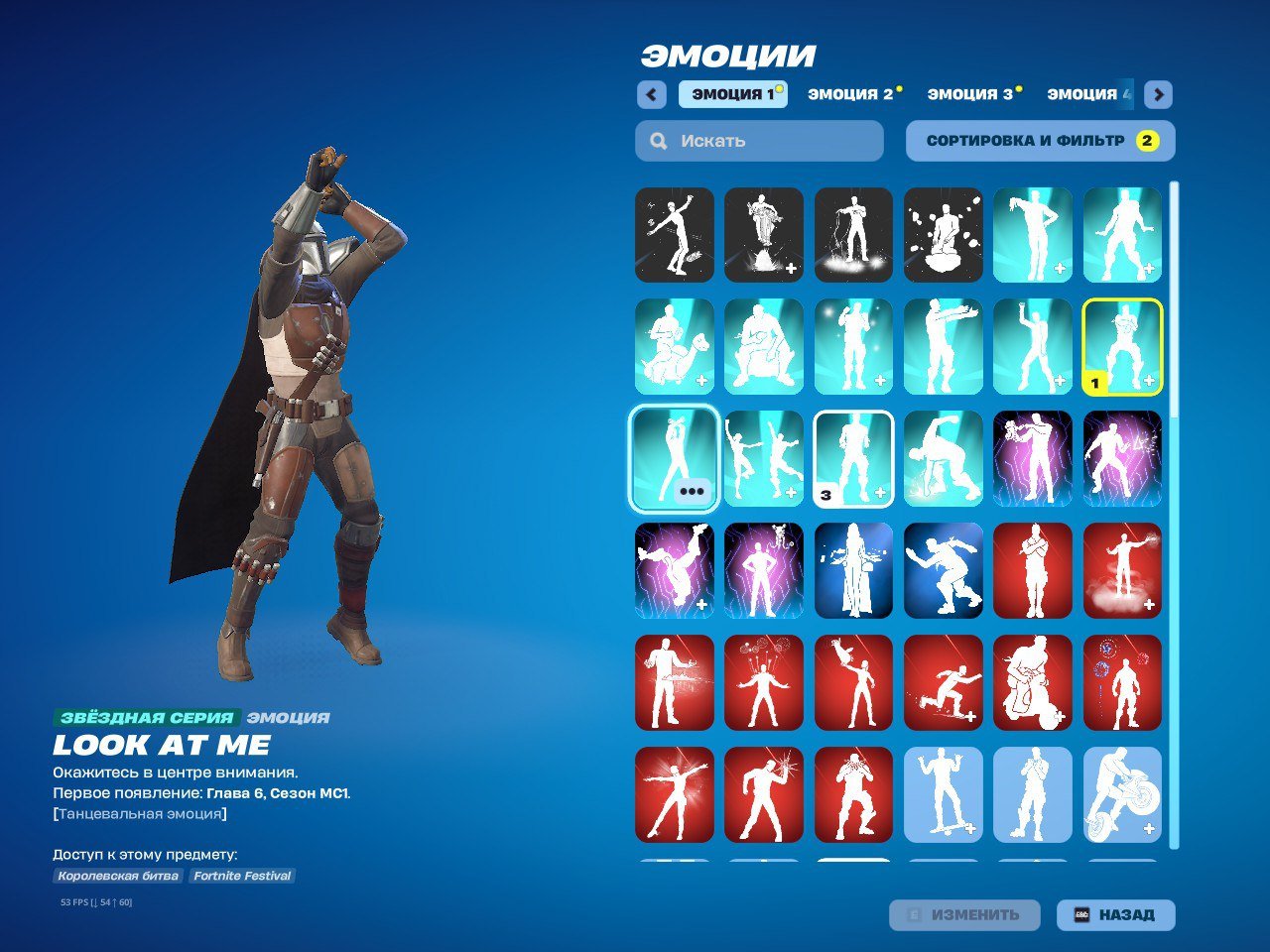Screen dimensions: 1270x952
Task: Click the crossed-arms pose emote icon
Action: tap(1033, 570)
